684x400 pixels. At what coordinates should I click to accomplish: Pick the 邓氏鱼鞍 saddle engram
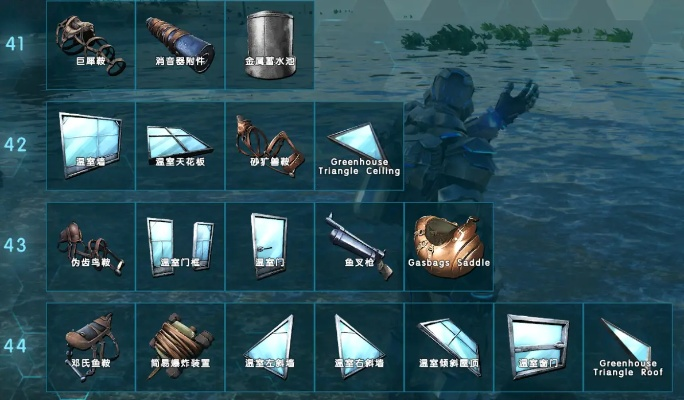coord(90,346)
